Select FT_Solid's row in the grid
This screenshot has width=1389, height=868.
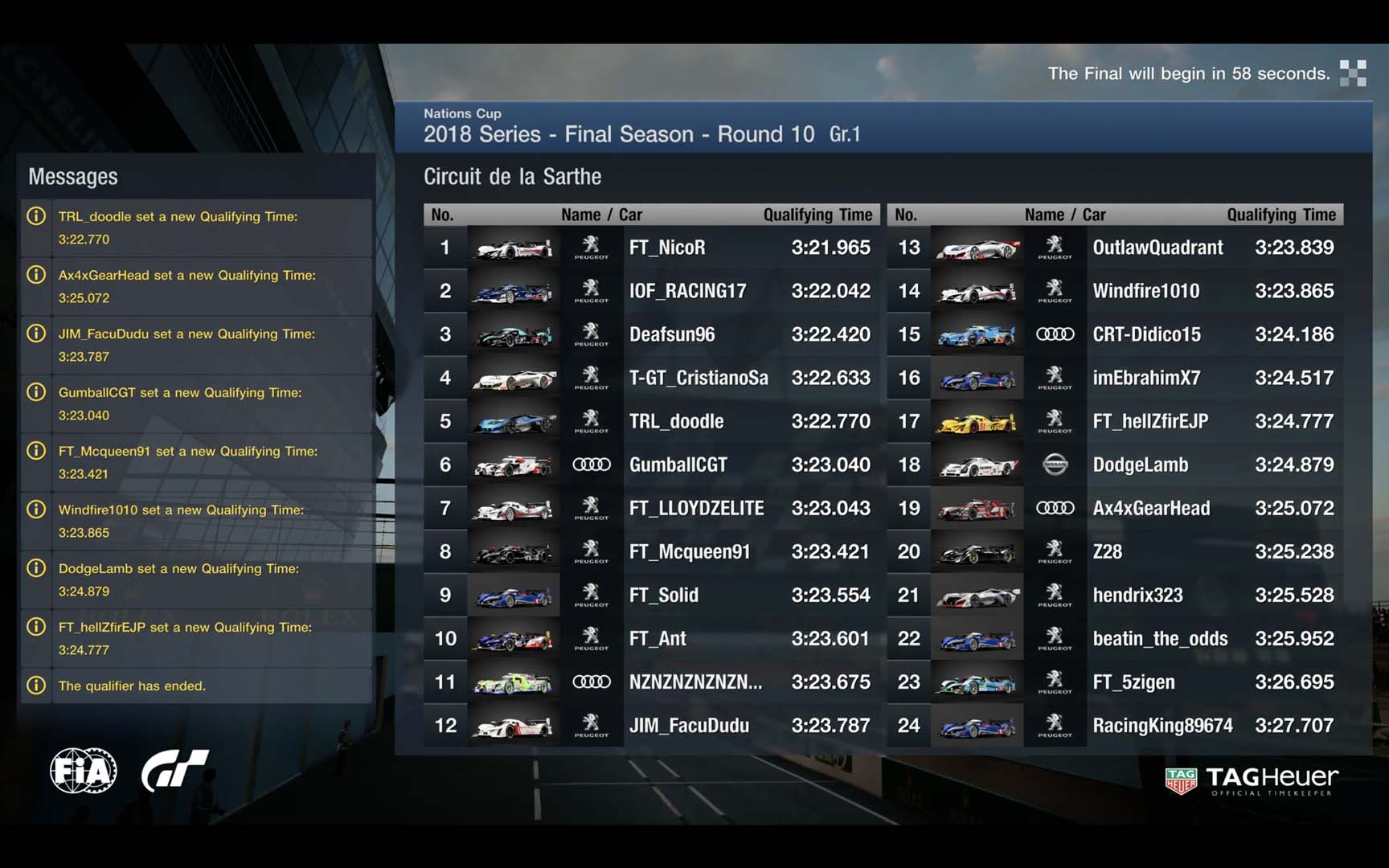[663, 595]
